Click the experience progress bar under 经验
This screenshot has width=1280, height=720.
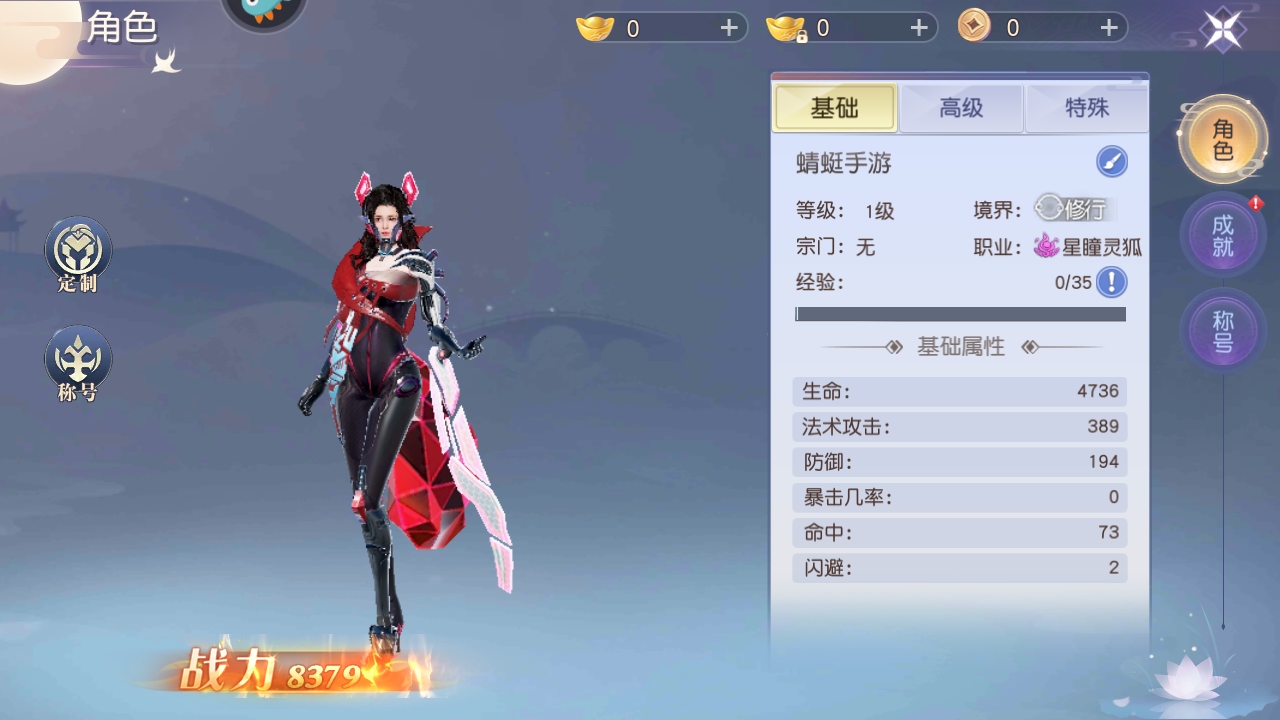point(960,314)
